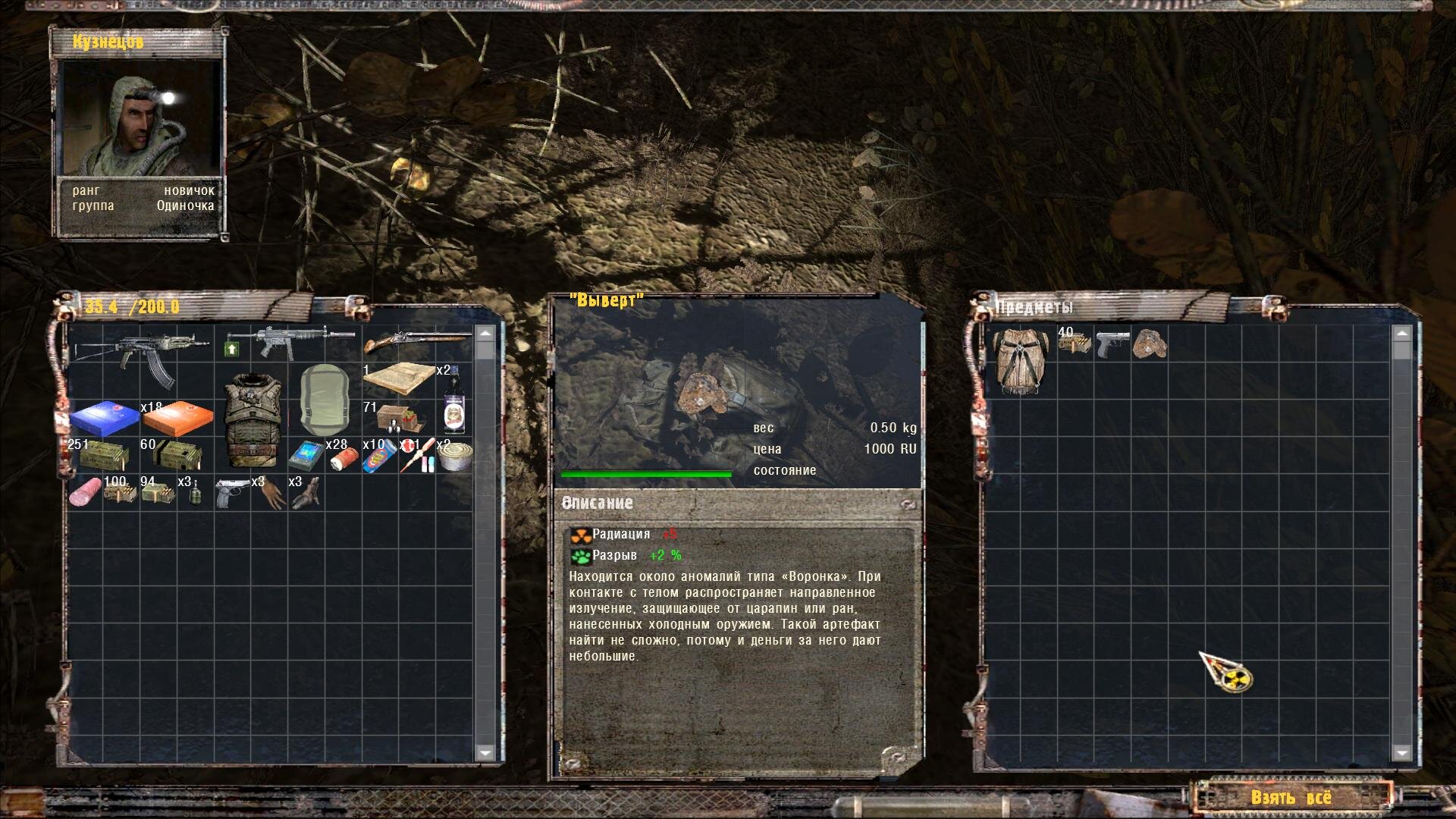Choose the sausage food item
The image size is (1456, 819).
(84, 493)
